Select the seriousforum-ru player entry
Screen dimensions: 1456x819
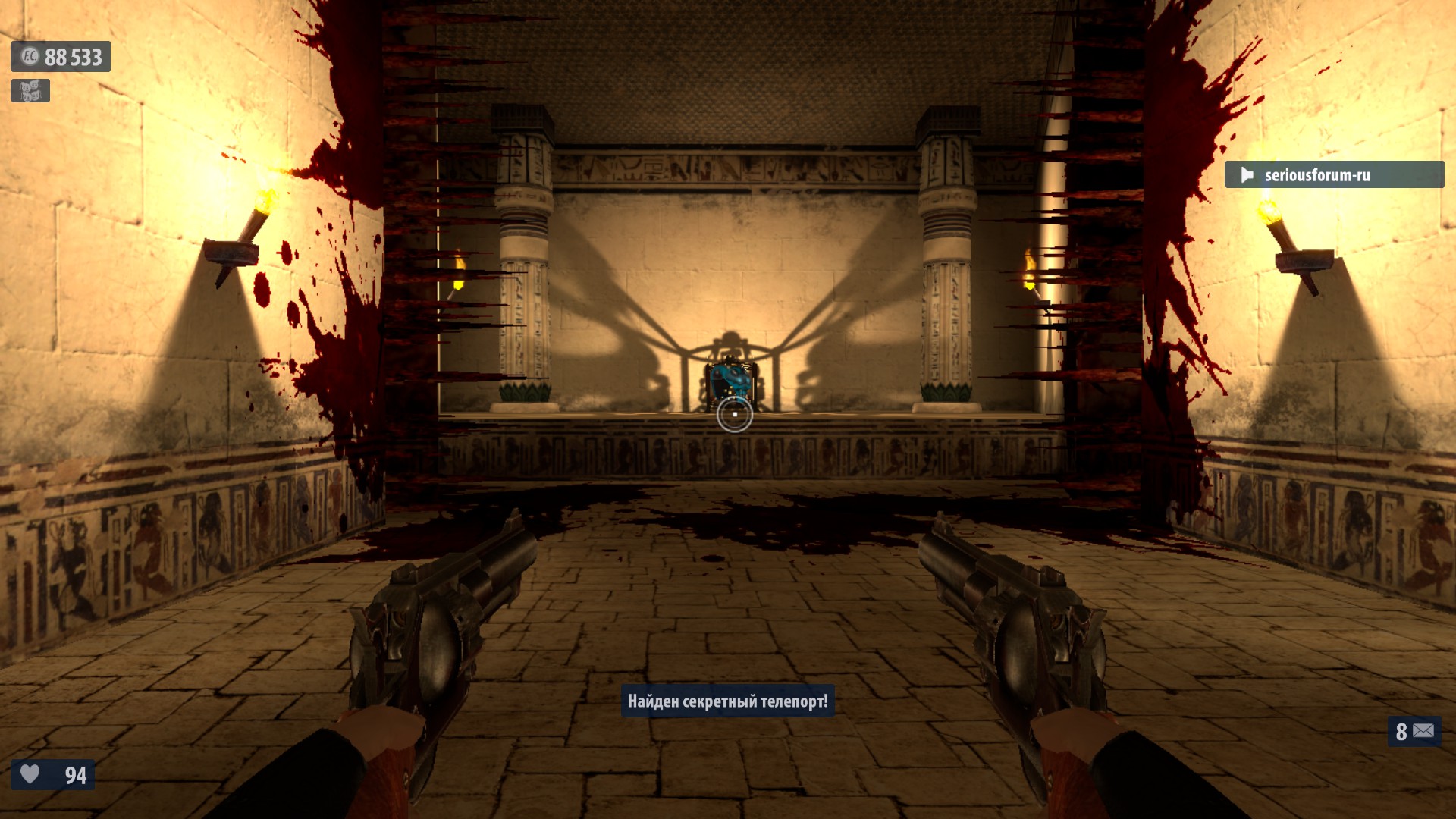[x=1333, y=175]
